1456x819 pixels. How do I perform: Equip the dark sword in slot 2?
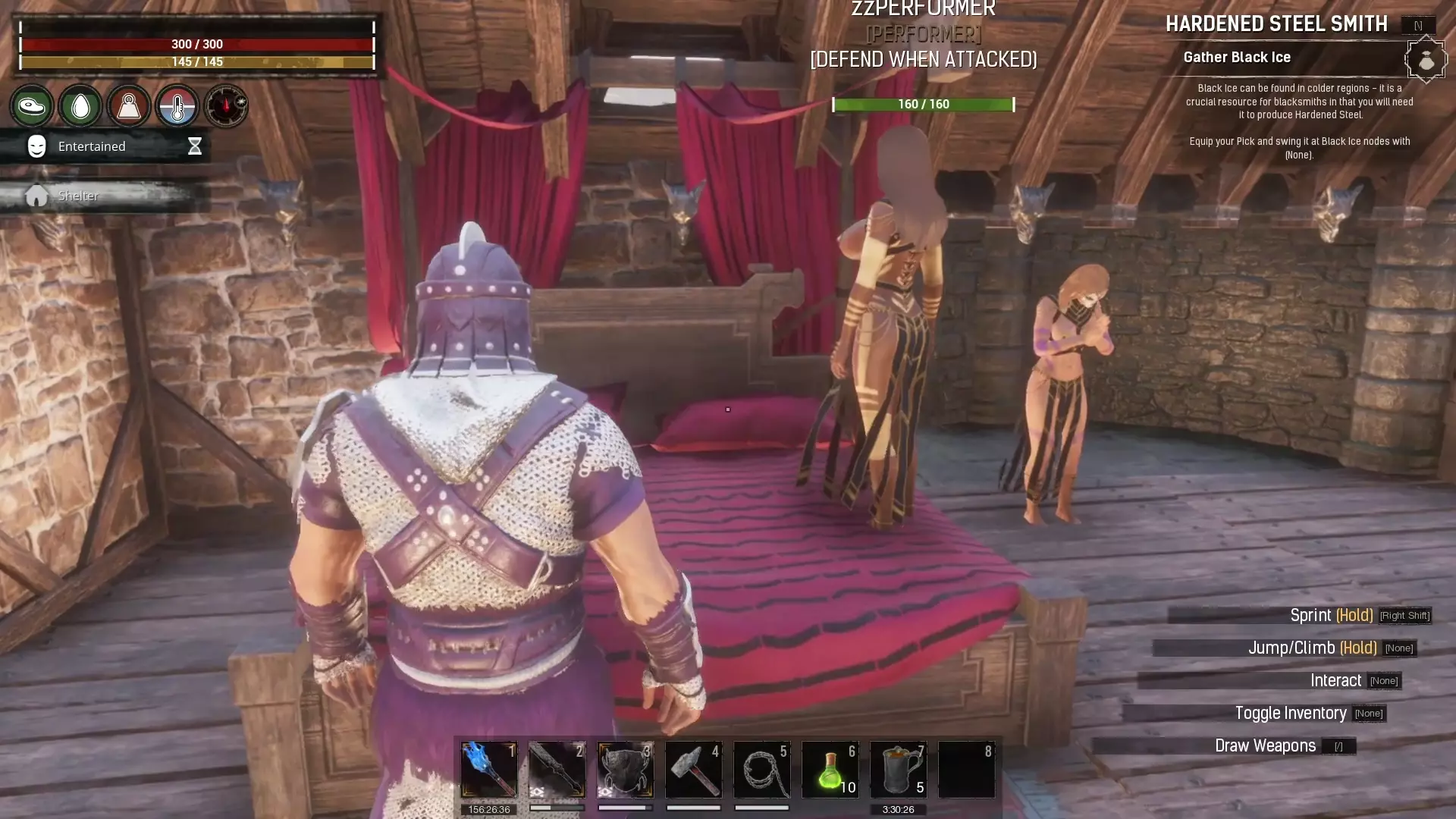click(x=557, y=769)
